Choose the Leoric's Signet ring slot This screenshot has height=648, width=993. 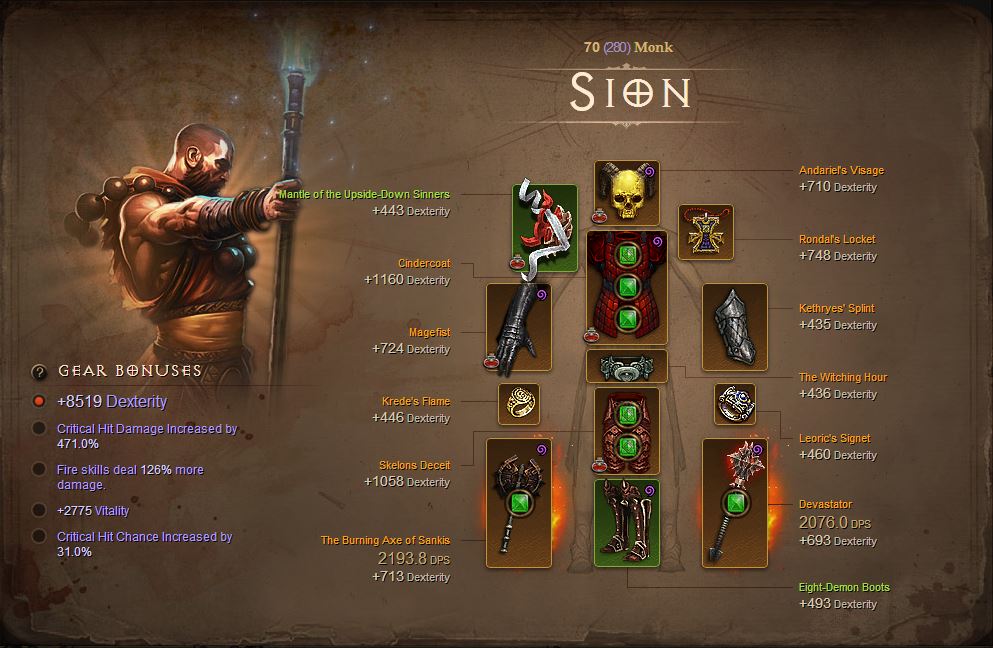pos(735,404)
